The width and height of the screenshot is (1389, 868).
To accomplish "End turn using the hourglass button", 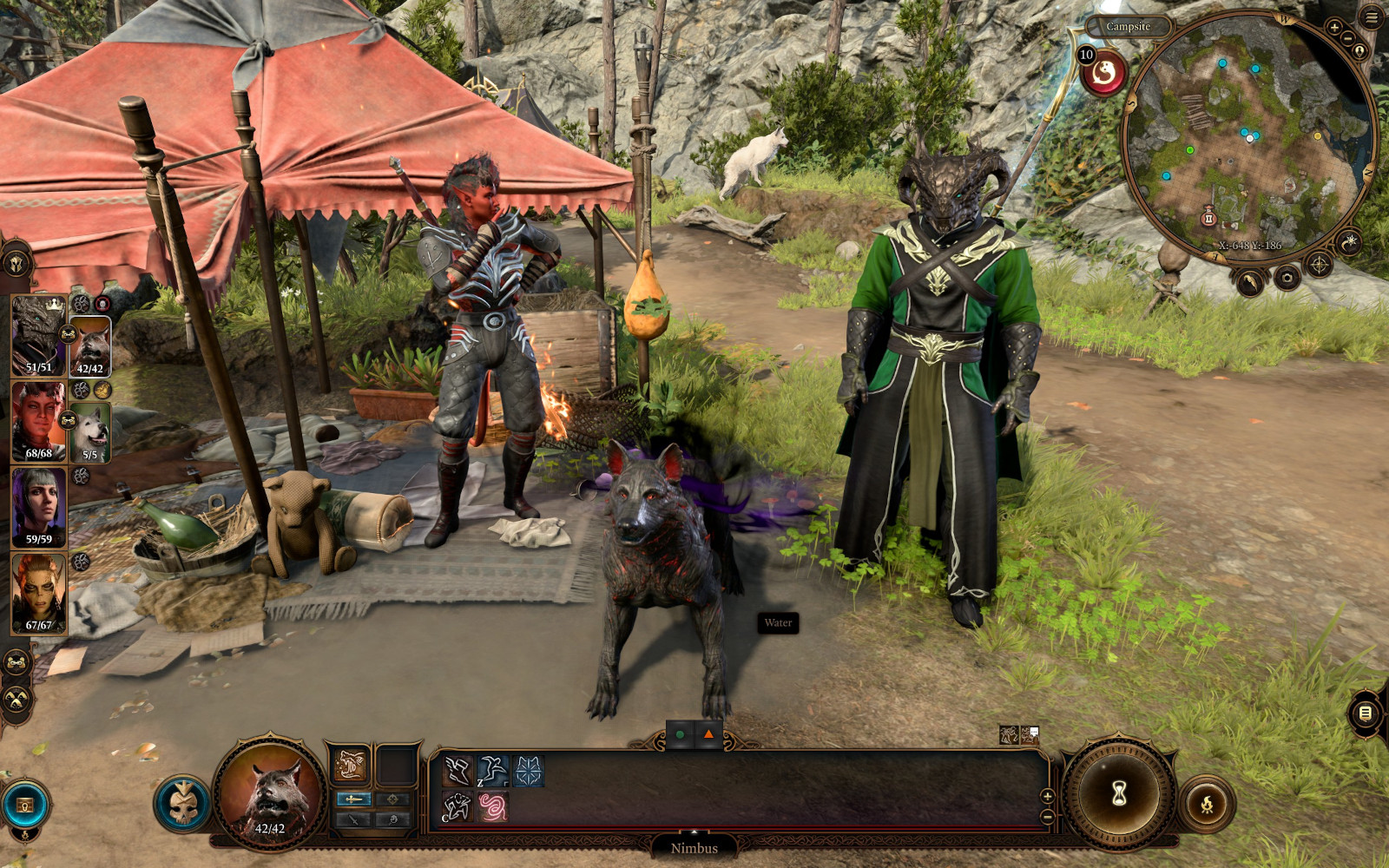I will coord(1119,793).
